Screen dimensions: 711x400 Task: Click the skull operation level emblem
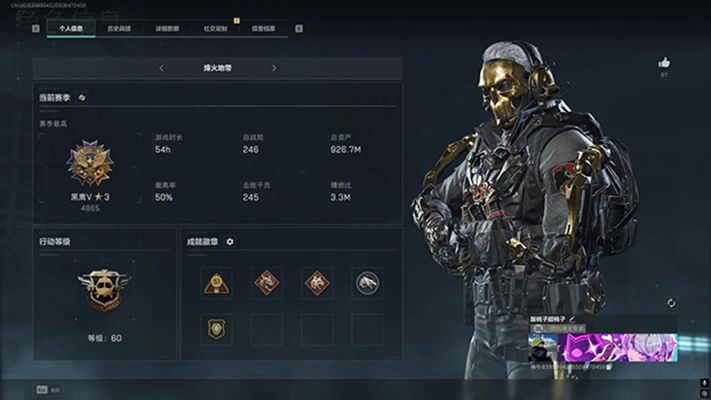point(103,289)
